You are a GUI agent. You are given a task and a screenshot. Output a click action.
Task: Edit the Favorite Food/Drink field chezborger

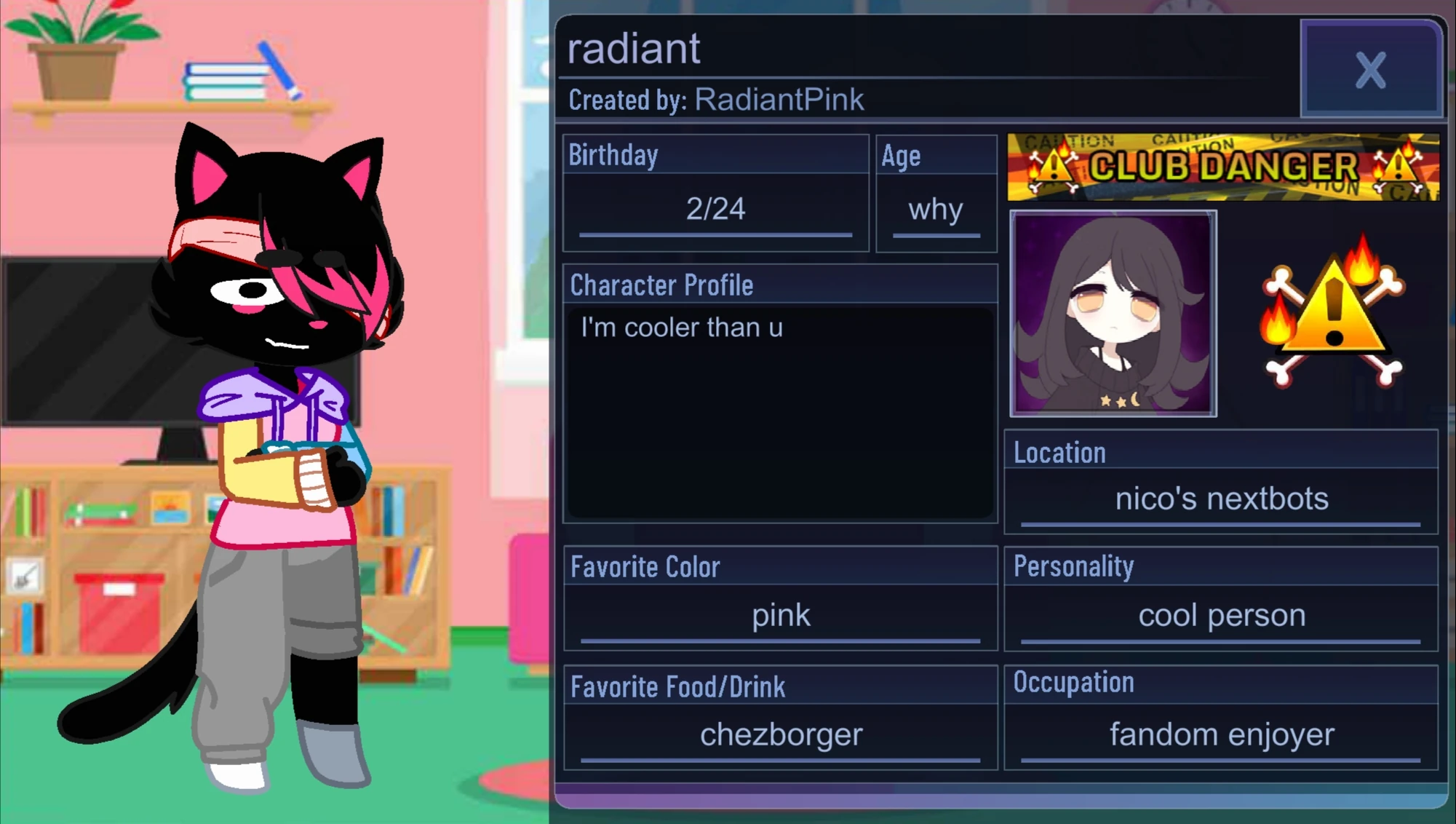click(780, 734)
